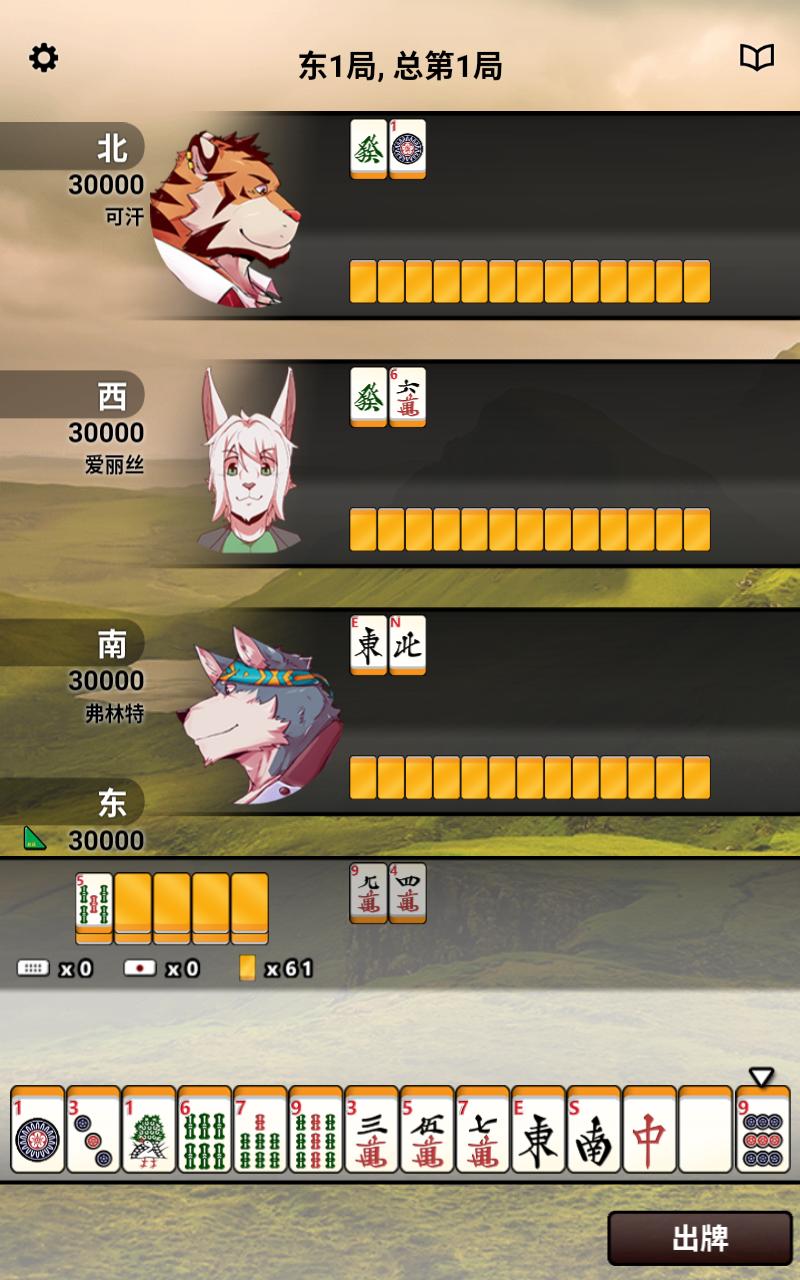
Task: Select the 三萬 character tile
Action: coord(372,1130)
